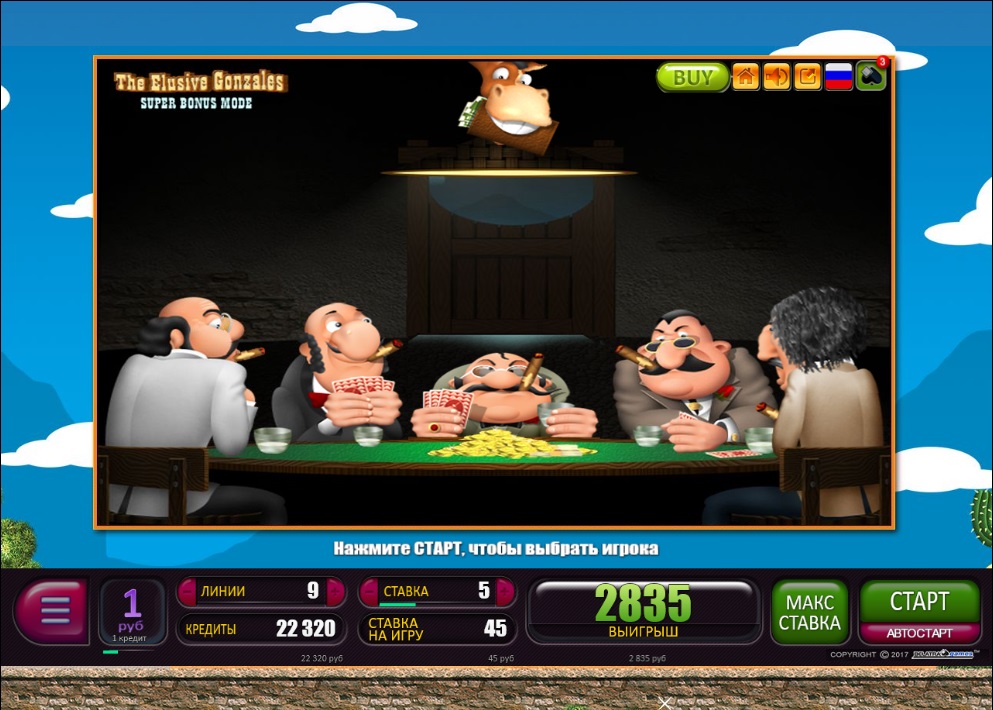
Task: Decrease the number of ЛИНИИ
Action: point(187,591)
